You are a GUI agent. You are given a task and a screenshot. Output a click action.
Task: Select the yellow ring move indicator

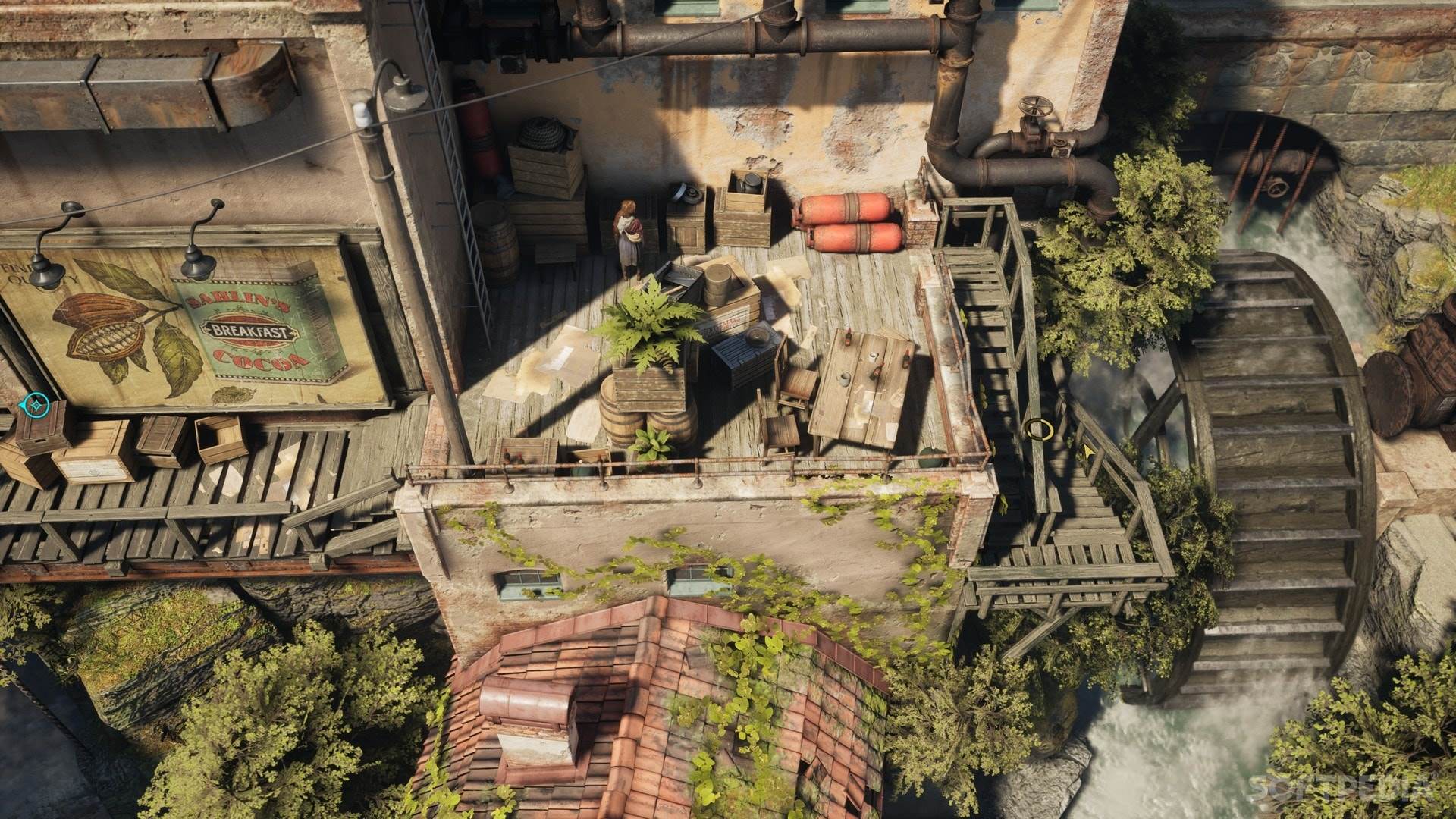coord(1037,429)
